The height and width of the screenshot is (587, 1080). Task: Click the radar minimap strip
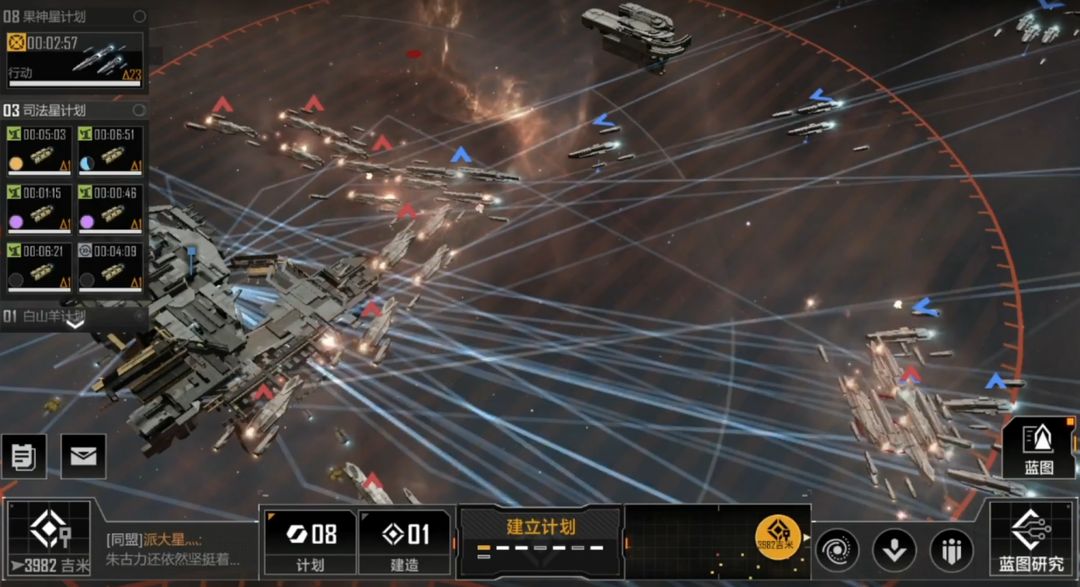pyautogui.click(x=690, y=541)
